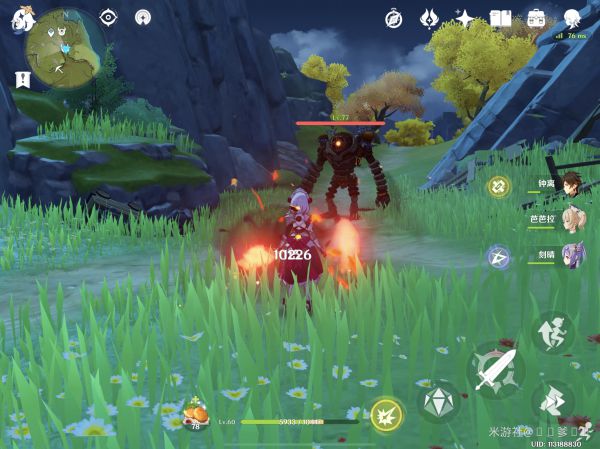This screenshot has height=449, width=600.
Task: Tap the jump button
Action: coord(552,331)
